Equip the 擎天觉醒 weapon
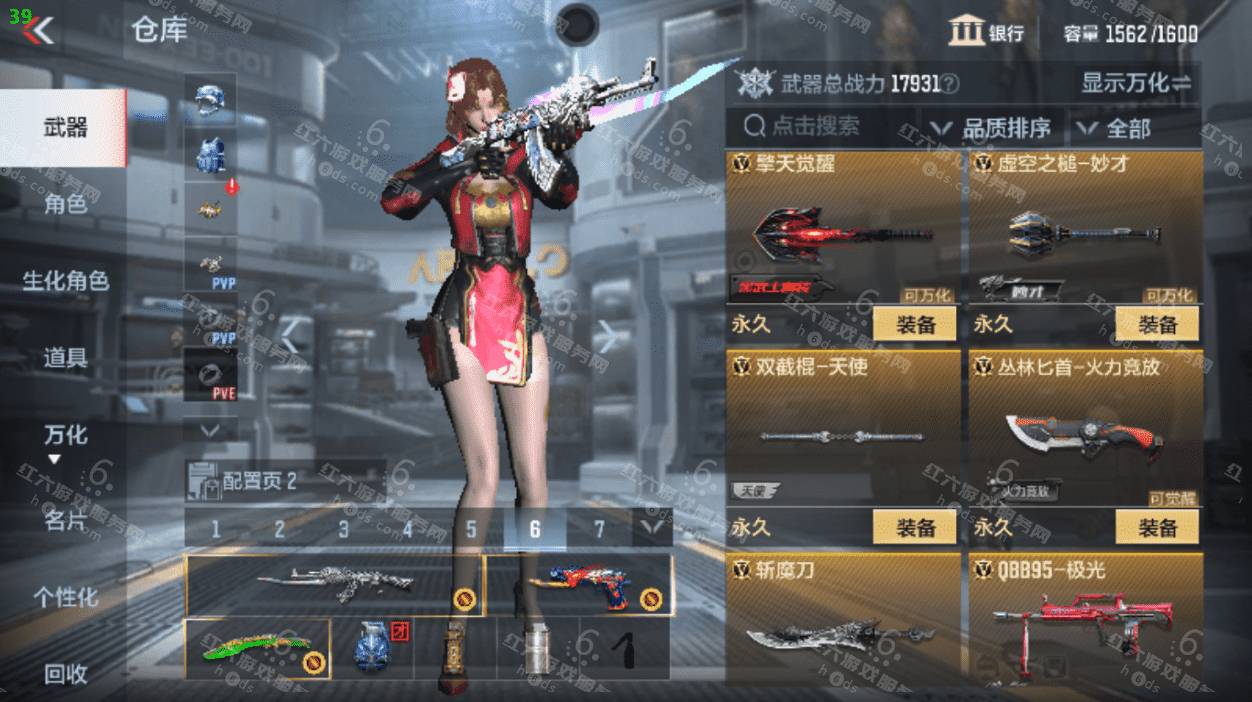The height and width of the screenshot is (702, 1252). tap(914, 324)
